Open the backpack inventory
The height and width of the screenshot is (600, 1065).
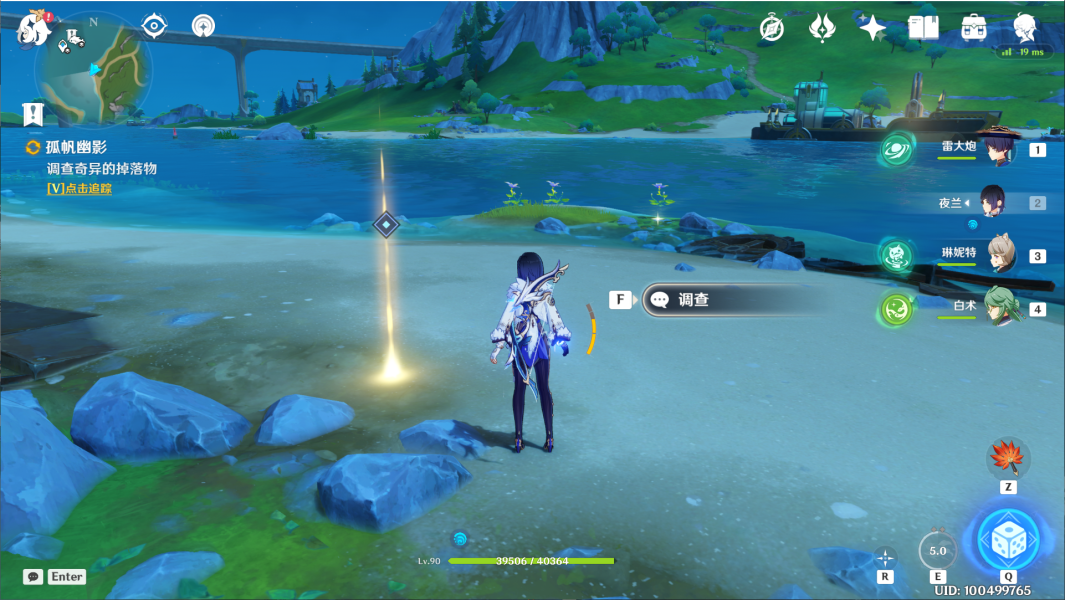[x=973, y=28]
